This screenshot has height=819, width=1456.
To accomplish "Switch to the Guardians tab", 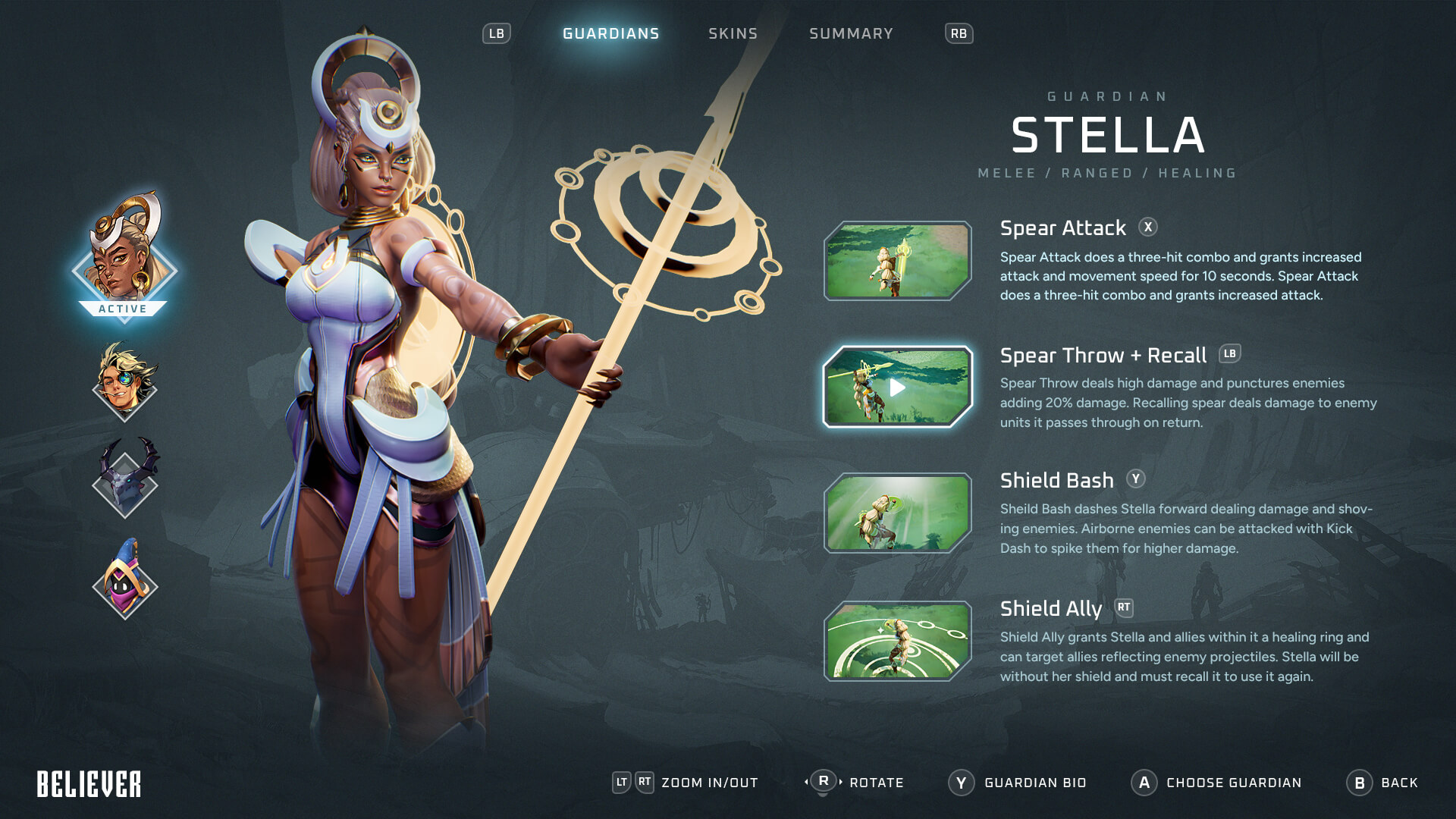I will pyautogui.click(x=610, y=33).
